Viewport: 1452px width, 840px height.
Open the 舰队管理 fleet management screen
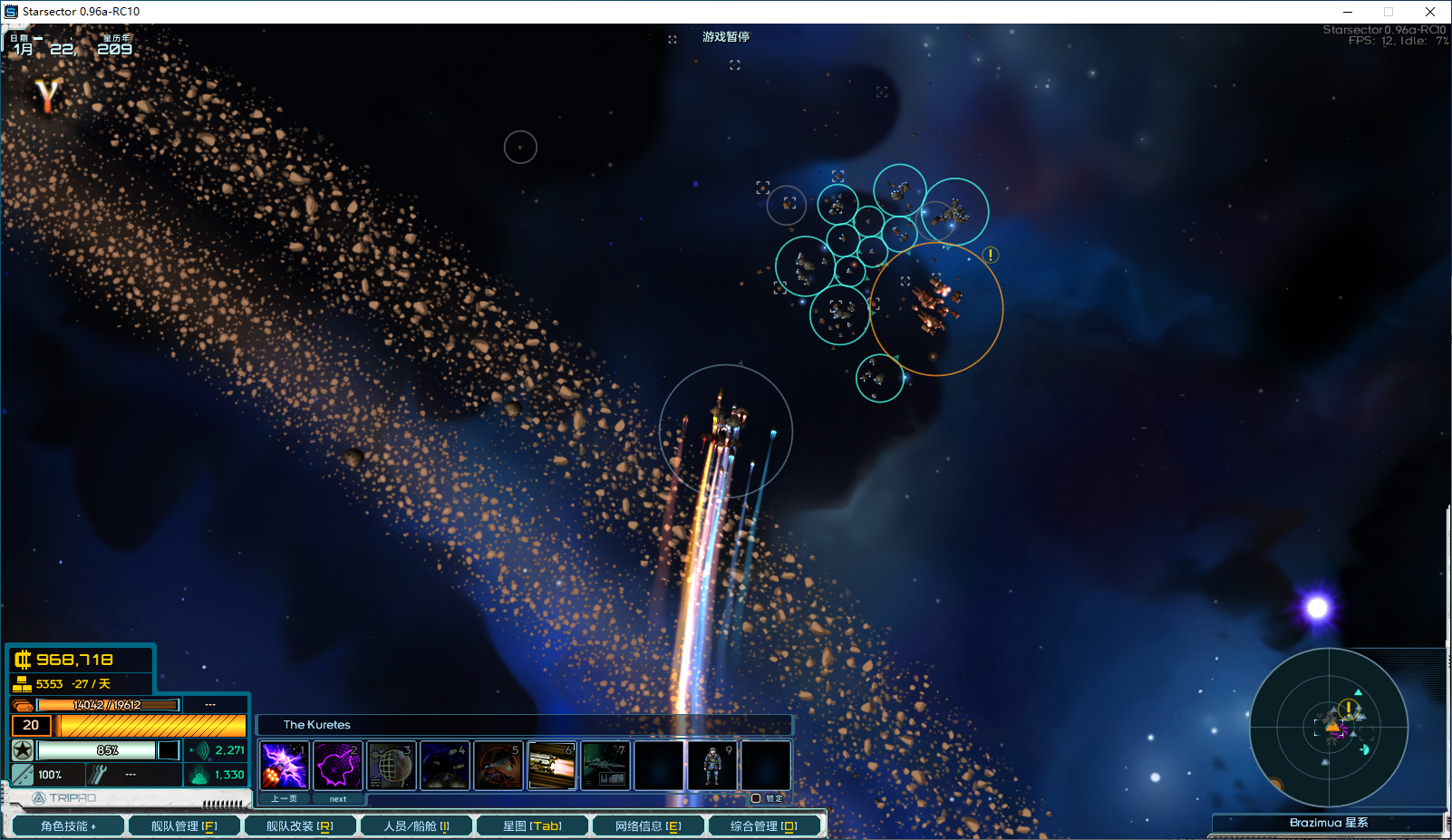pos(184,826)
